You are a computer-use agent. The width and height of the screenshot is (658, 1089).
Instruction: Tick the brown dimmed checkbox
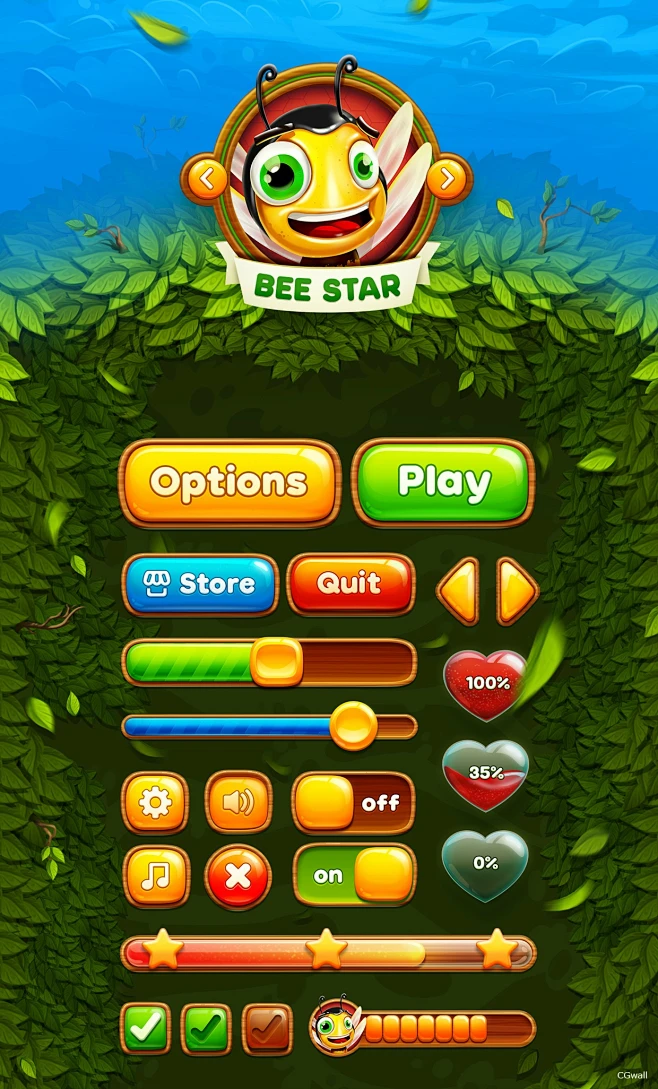267,1029
